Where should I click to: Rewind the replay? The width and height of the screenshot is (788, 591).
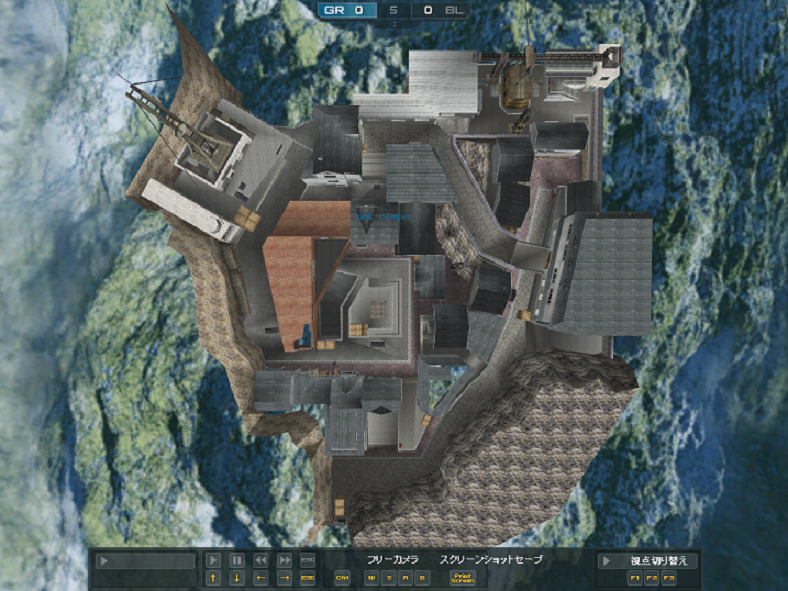pyautogui.click(x=261, y=561)
